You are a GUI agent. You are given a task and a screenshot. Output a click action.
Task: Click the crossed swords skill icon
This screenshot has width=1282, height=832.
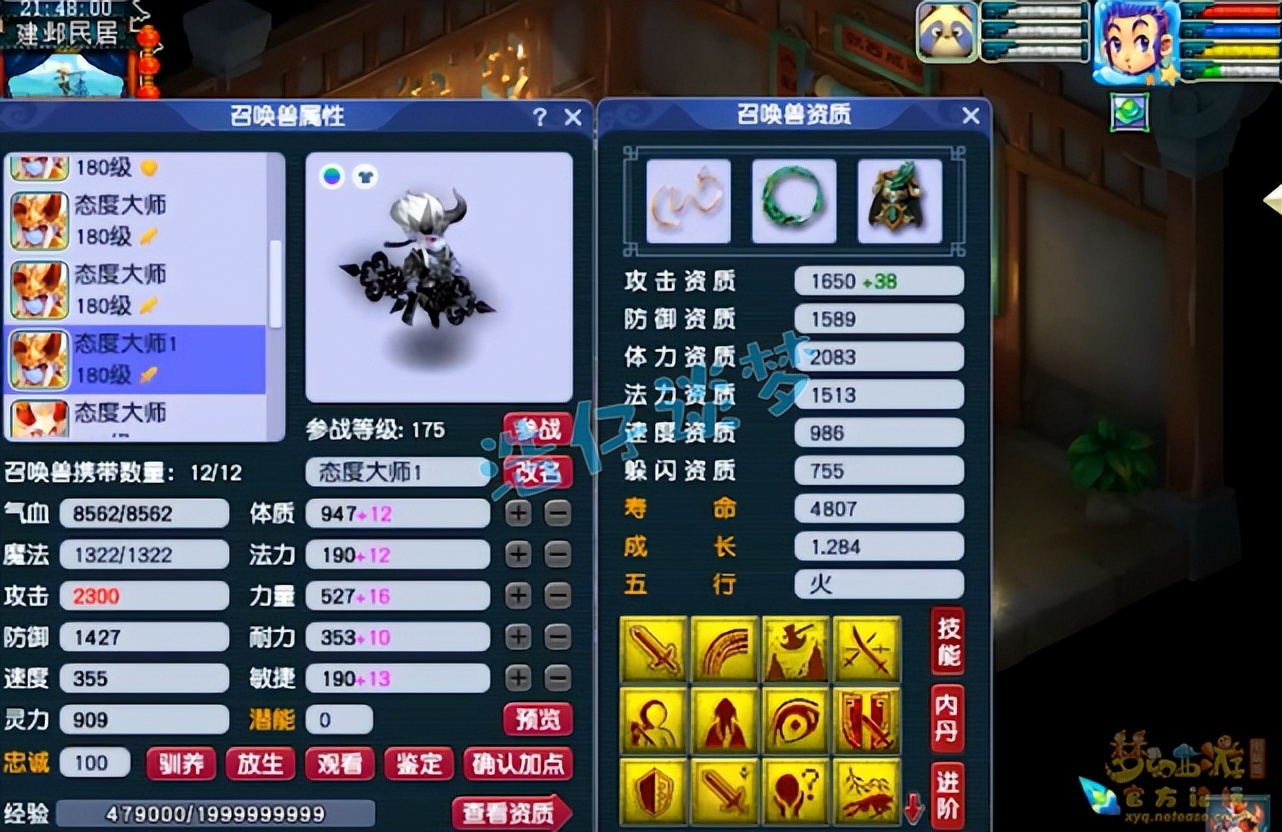pos(867,650)
